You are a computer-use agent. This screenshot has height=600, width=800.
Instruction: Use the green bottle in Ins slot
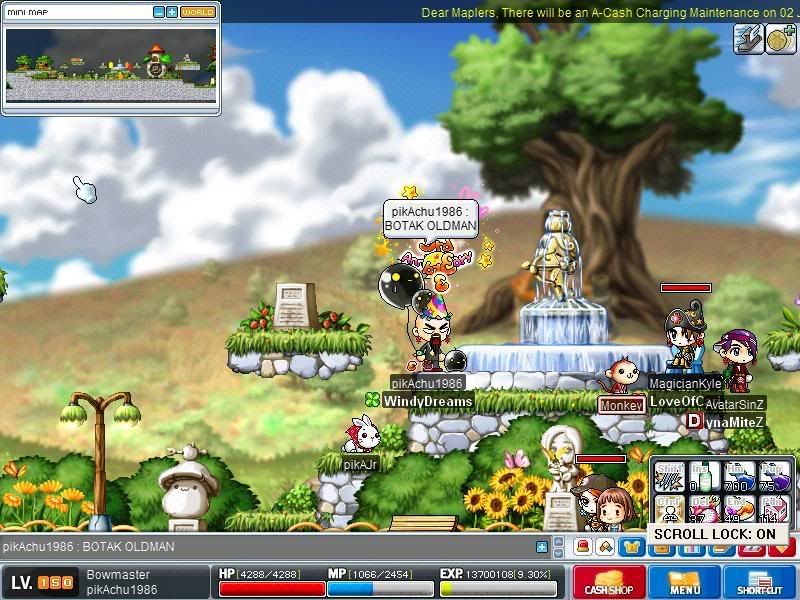[703, 477]
